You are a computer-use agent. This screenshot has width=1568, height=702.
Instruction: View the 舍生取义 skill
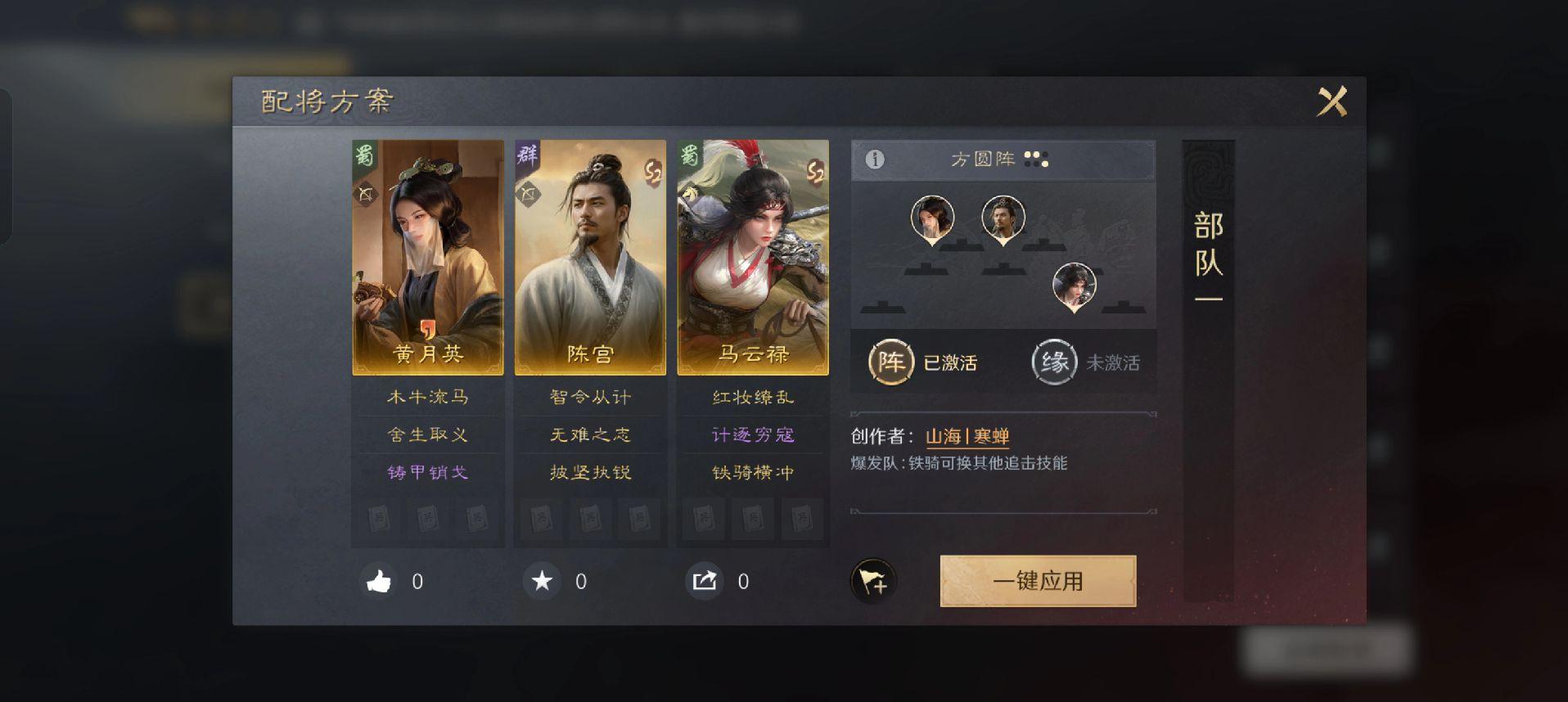point(427,435)
